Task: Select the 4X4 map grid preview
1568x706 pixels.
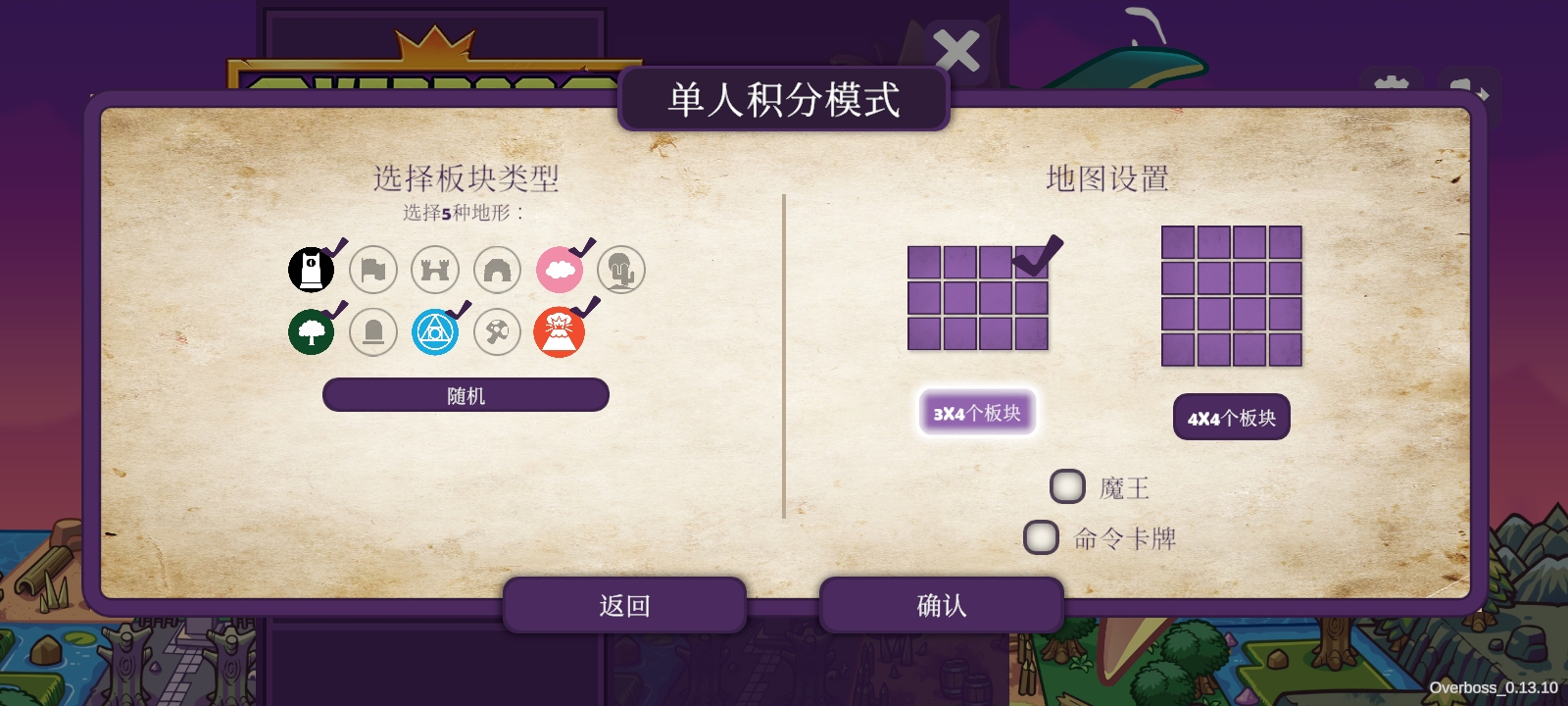Action: 1231,292
